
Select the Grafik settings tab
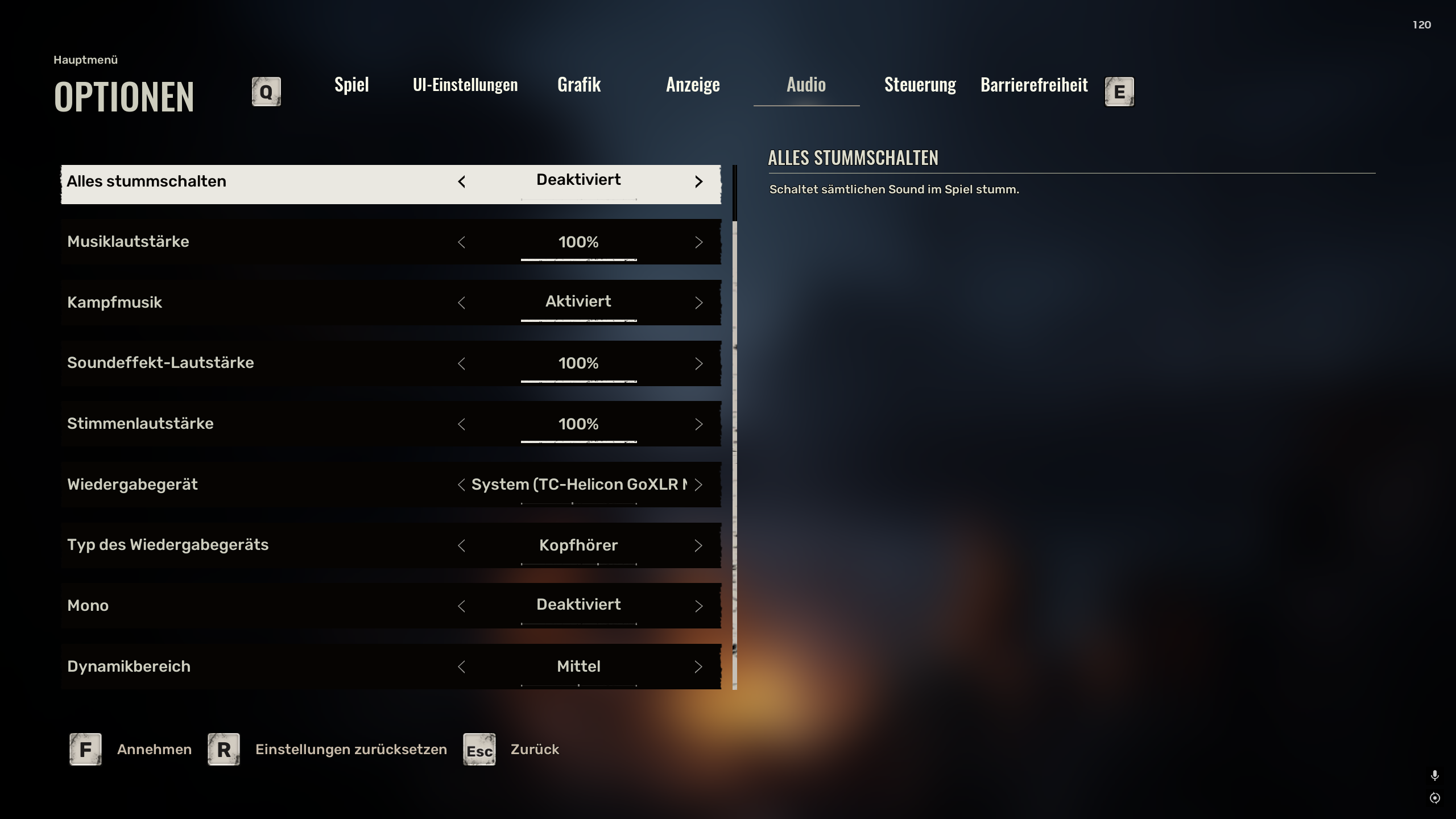[579, 85]
